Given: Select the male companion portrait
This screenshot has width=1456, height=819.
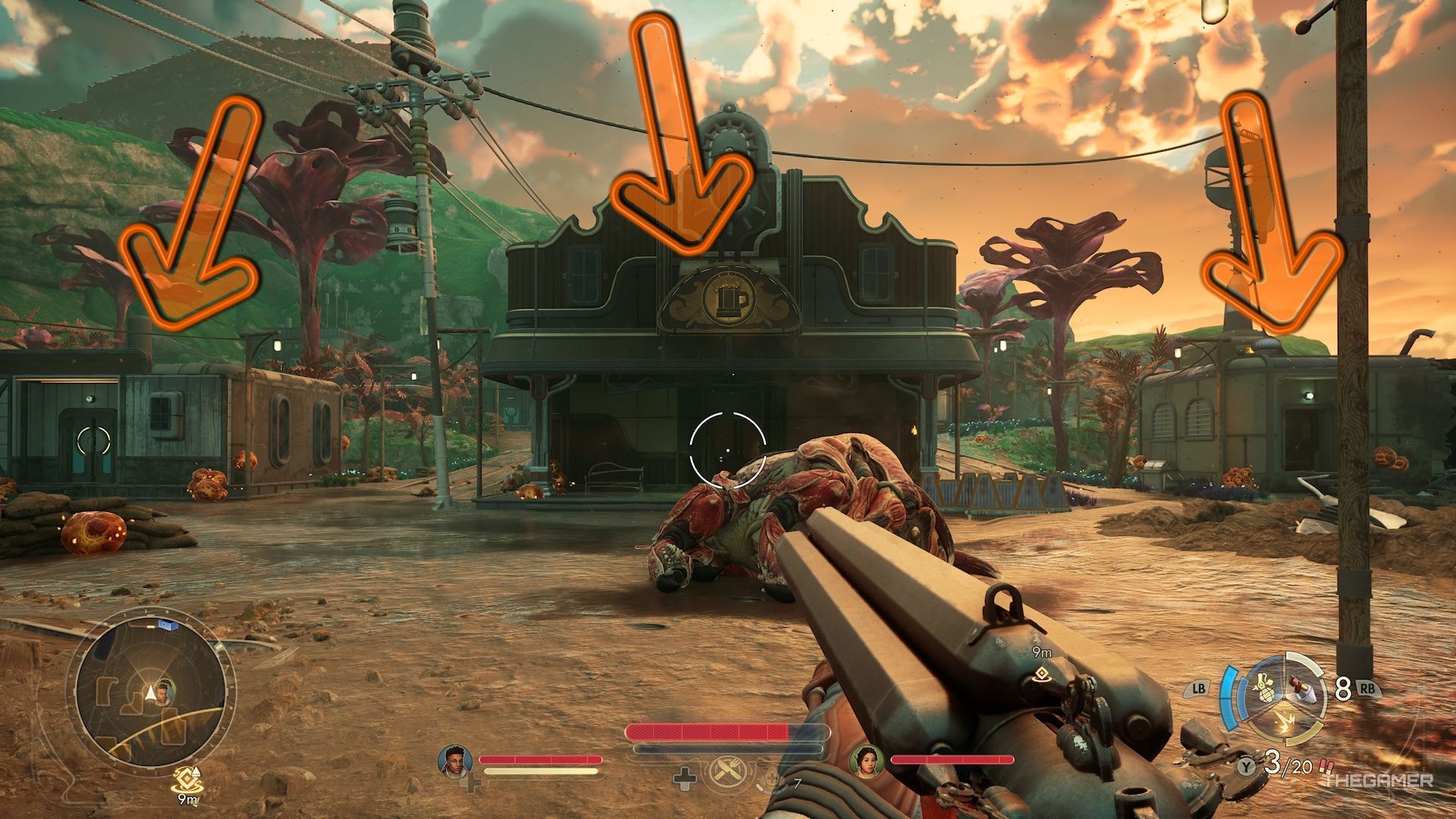Looking at the screenshot, I should tap(455, 760).
